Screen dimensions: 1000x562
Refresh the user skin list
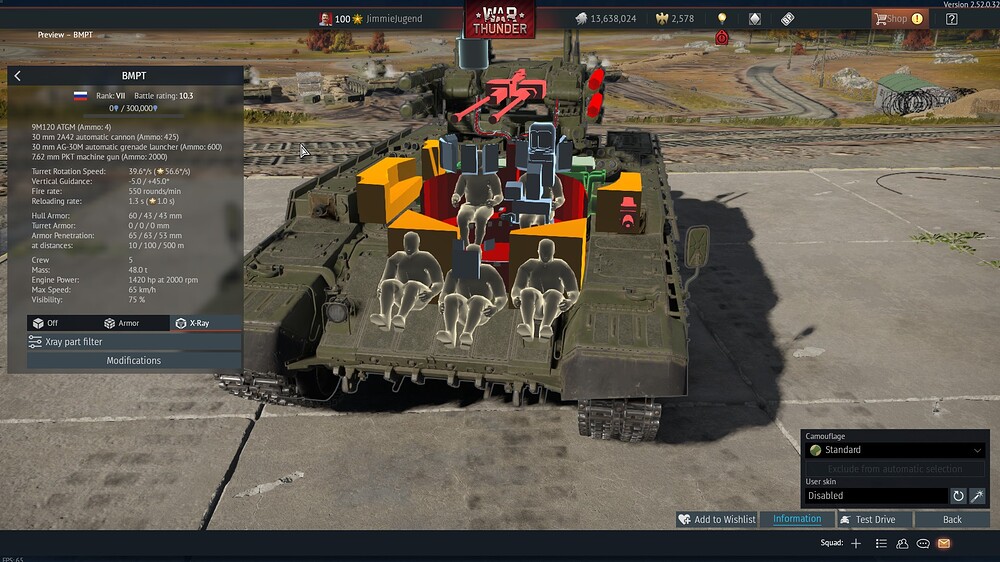point(958,495)
